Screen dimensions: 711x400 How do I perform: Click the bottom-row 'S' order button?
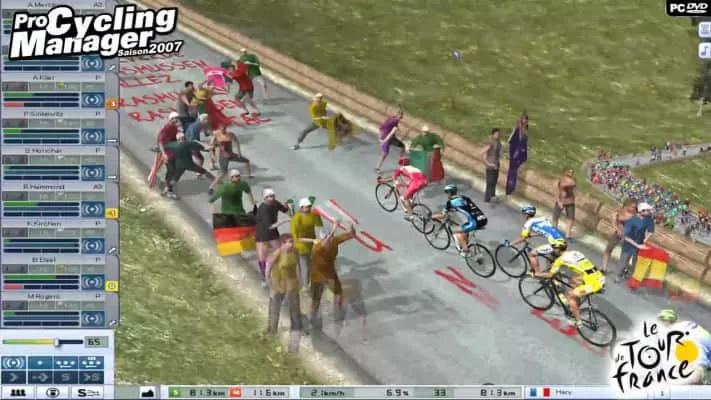point(65,377)
